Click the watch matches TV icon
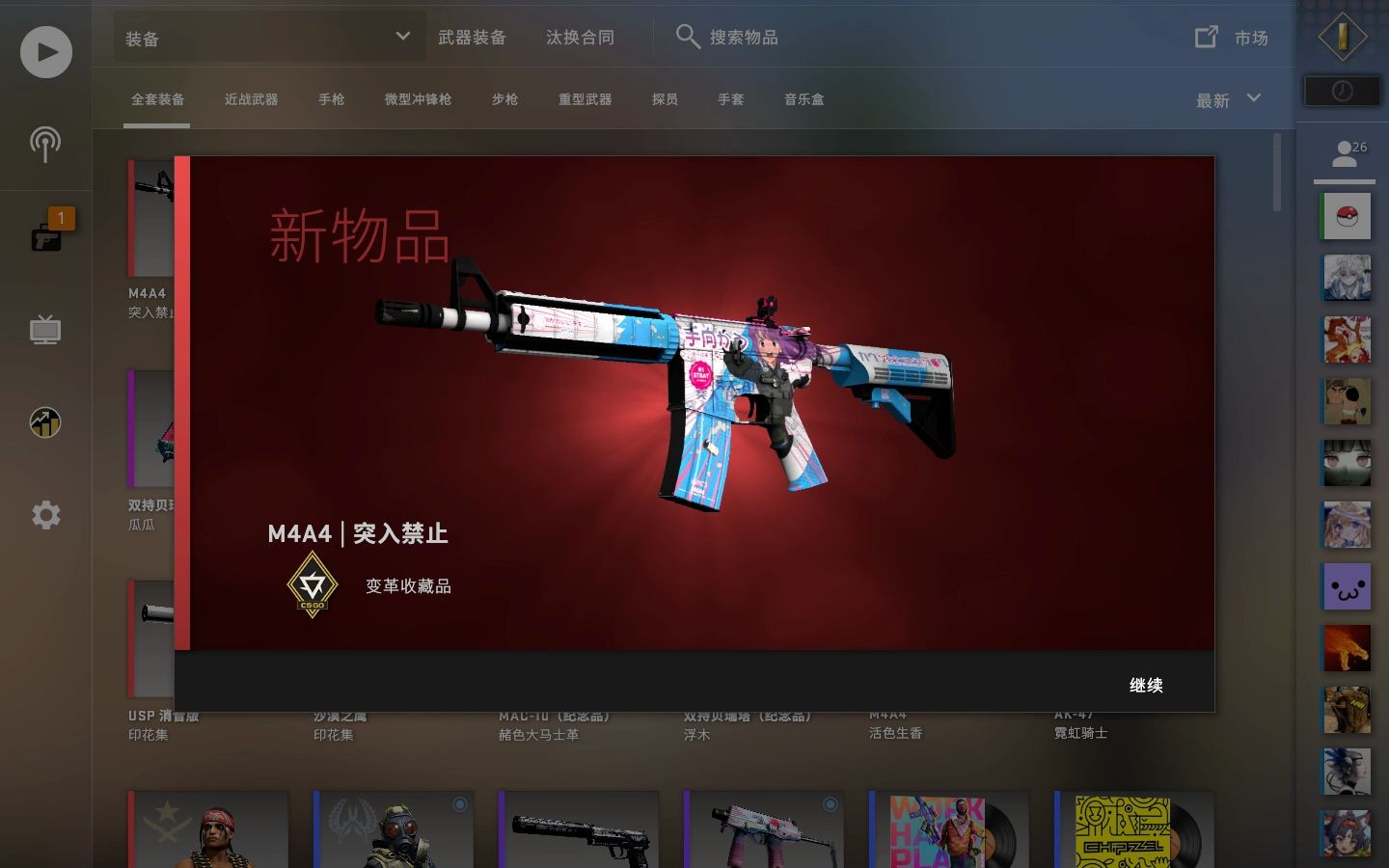This screenshot has width=1389, height=868. [45, 330]
